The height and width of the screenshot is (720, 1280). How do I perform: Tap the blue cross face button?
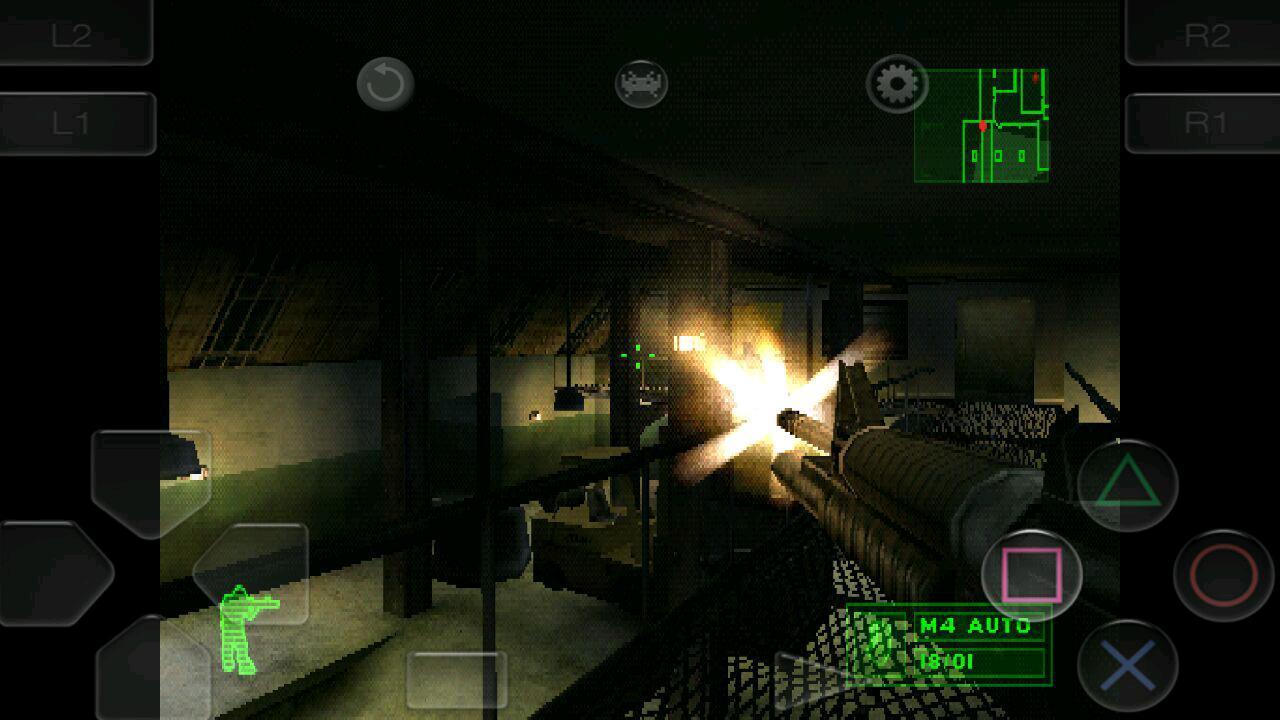click(x=1128, y=665)
